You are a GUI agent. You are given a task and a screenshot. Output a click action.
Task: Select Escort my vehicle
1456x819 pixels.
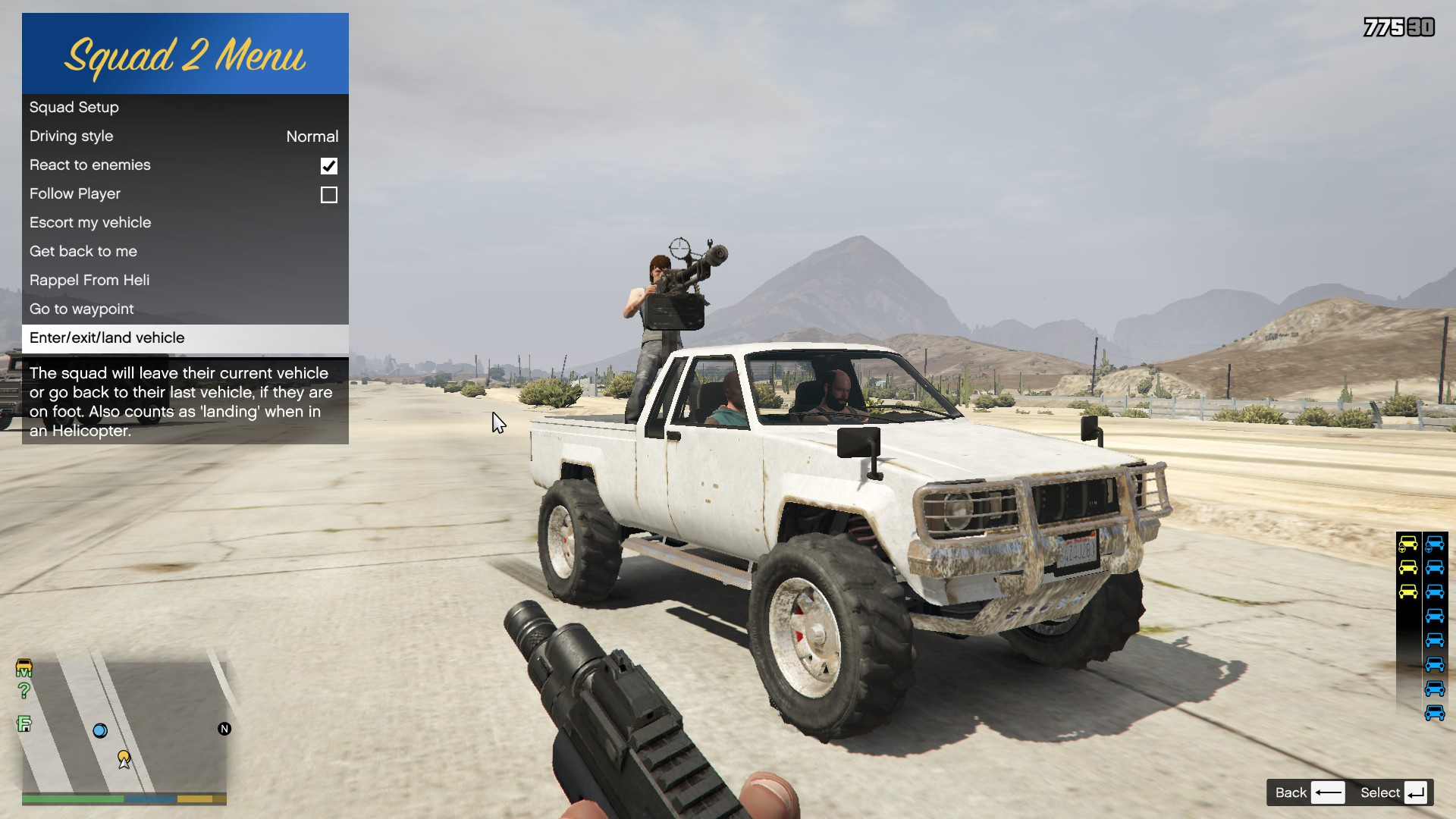coord(185,223)
